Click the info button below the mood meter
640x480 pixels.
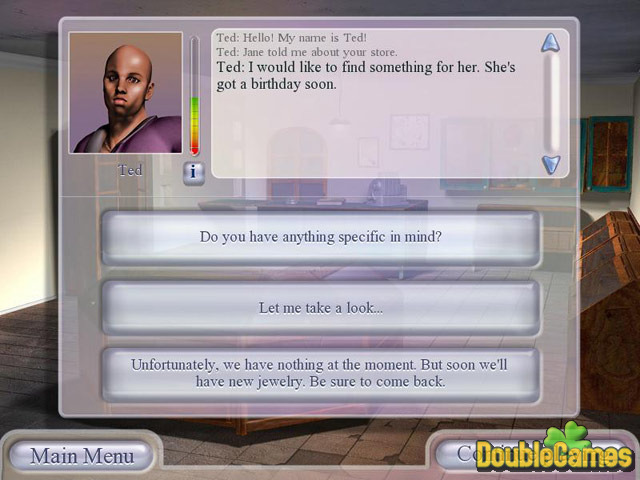[x=194, y=172]
